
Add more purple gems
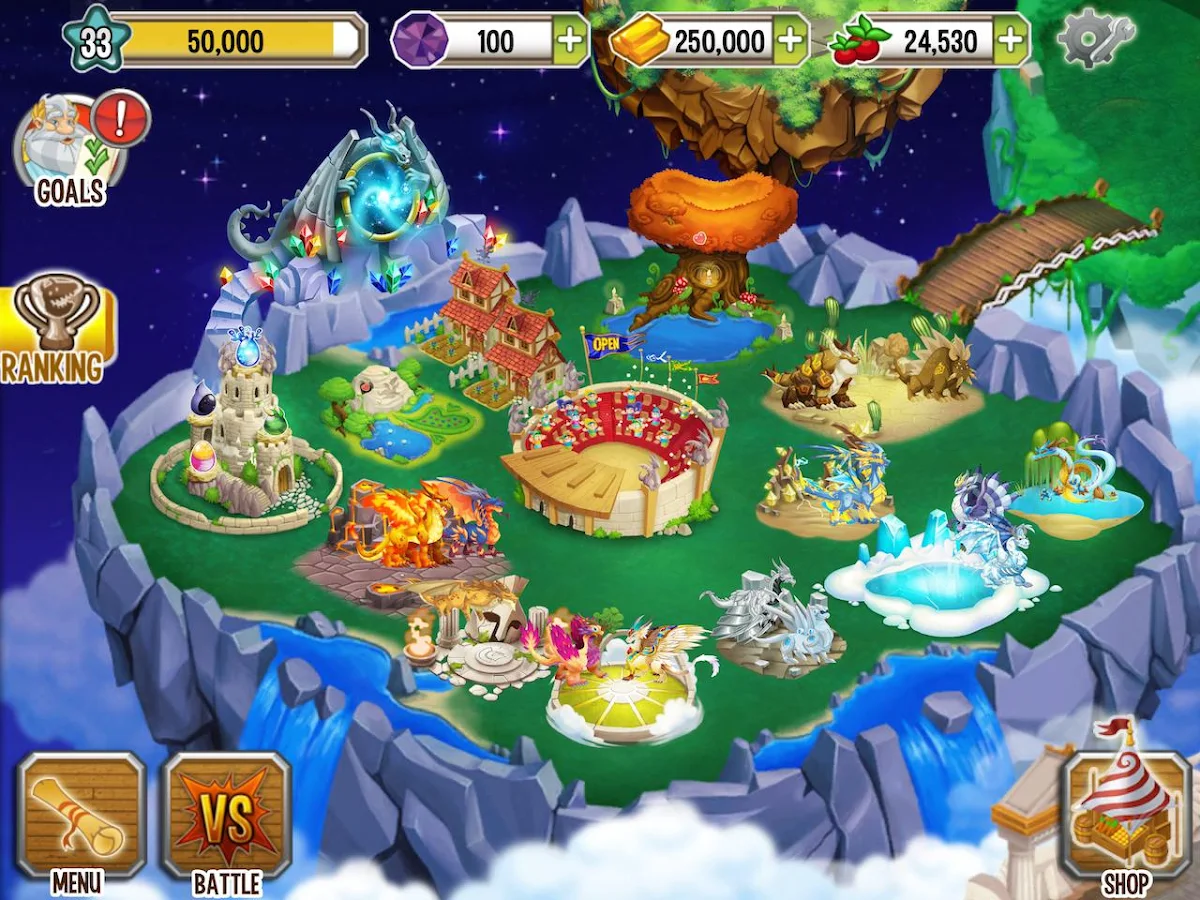coord(570,41)
